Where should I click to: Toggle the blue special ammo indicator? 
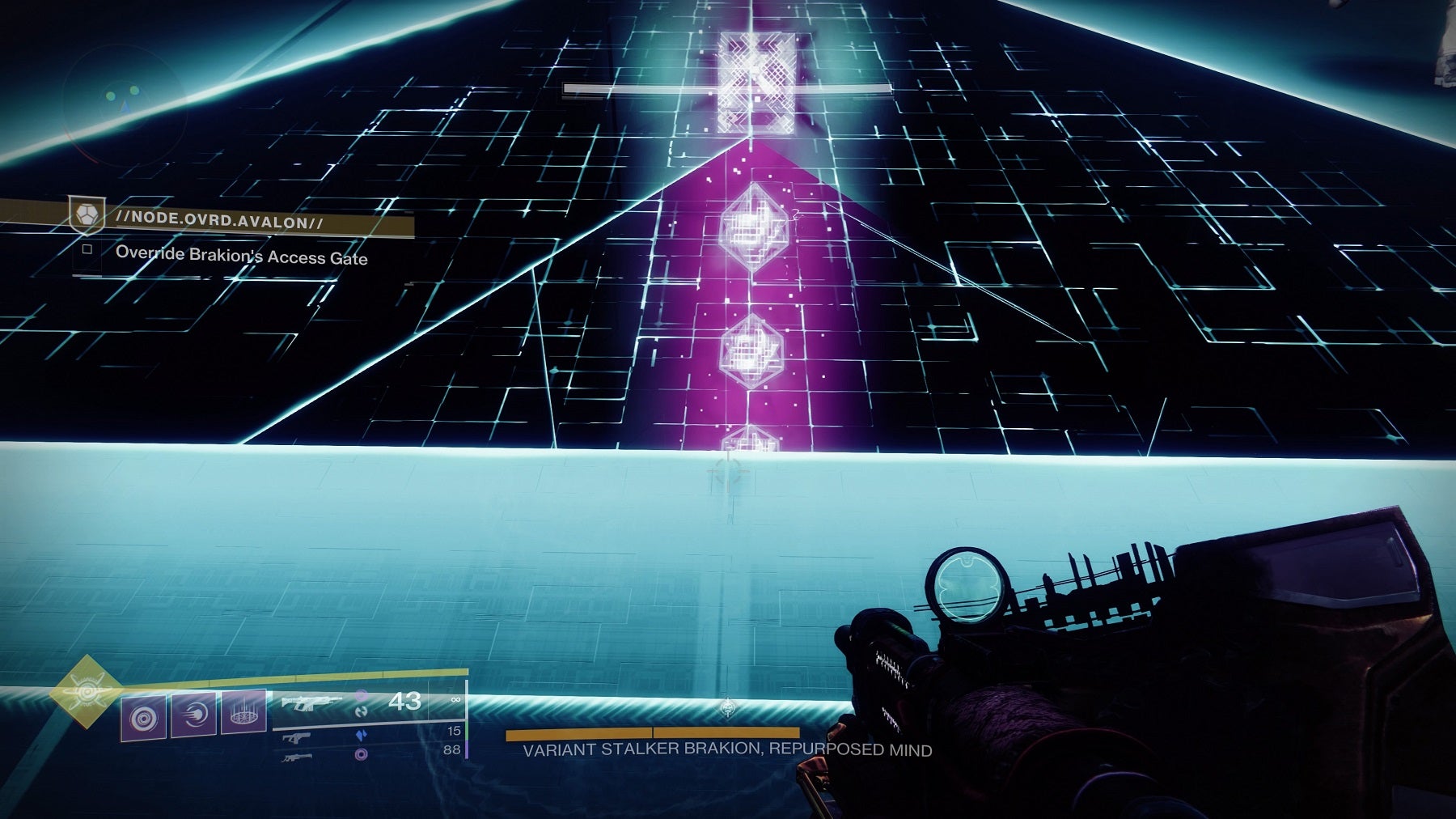click(x=362, y=735)
